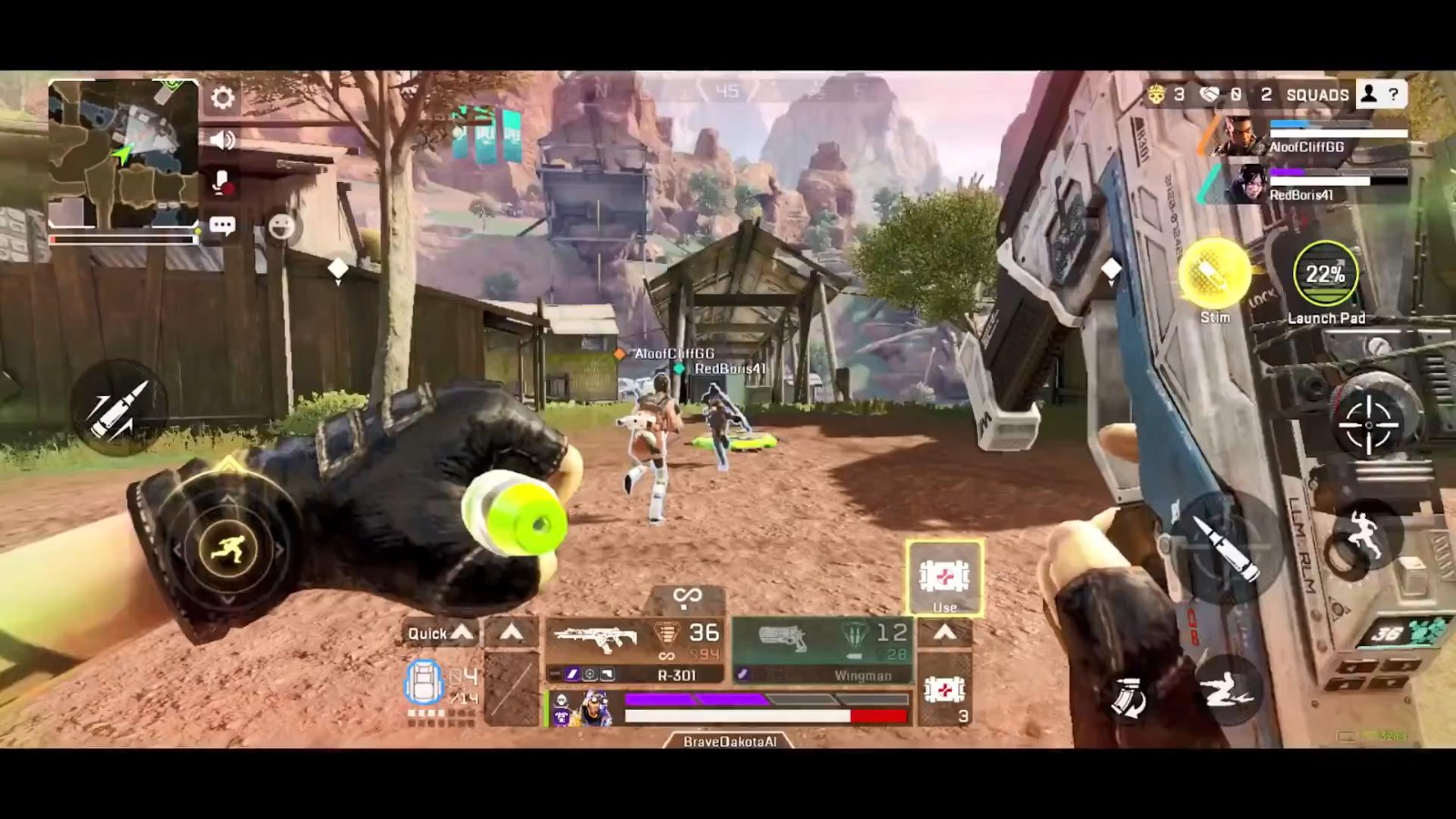
Task: Expand the weapon attachments chevron above R-301
Action: tap(509, 632)
